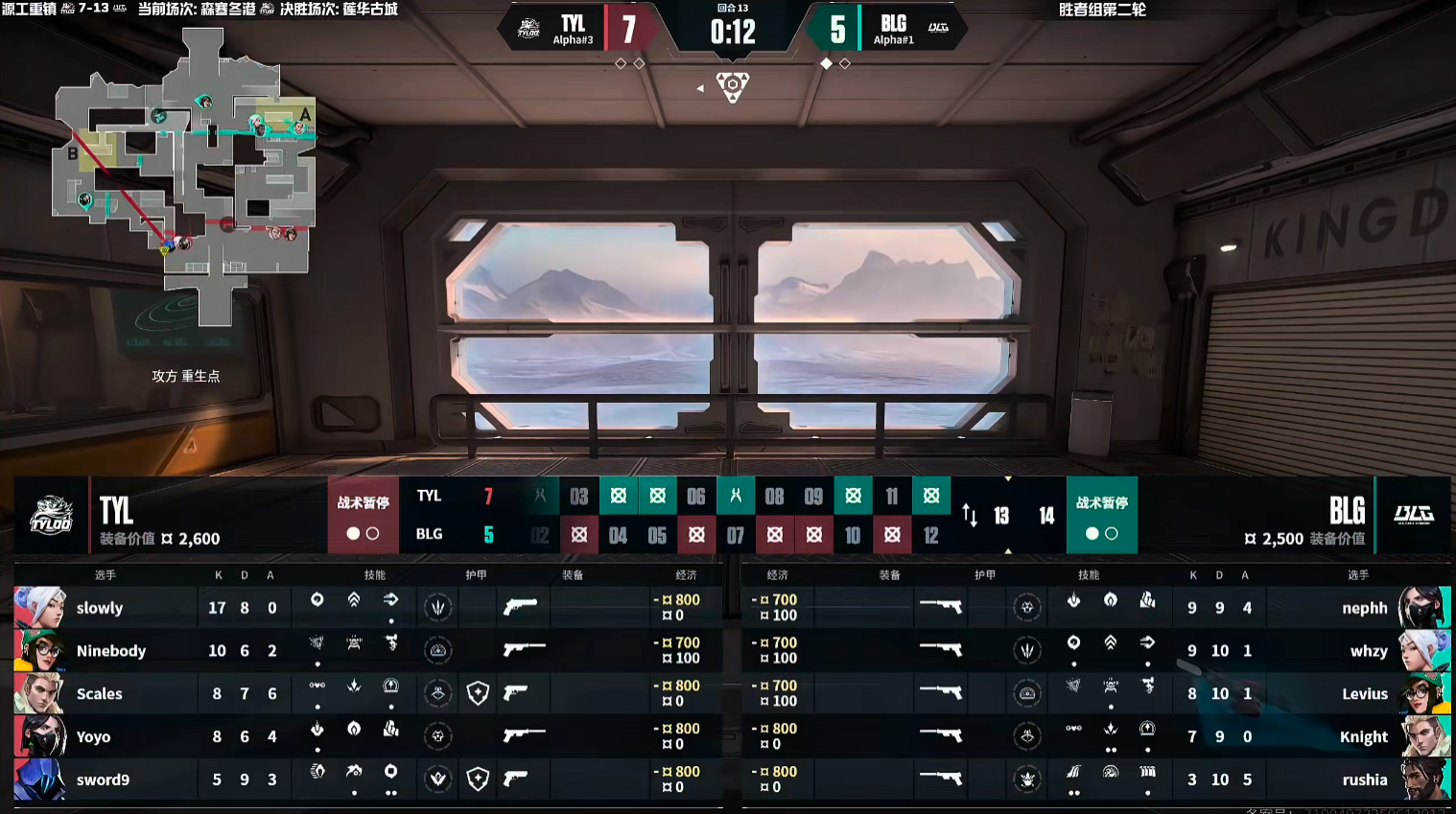This screenshot has width=1456, height=814.
Task: Select round 13 in round history
Action: tap(1001, 516)
